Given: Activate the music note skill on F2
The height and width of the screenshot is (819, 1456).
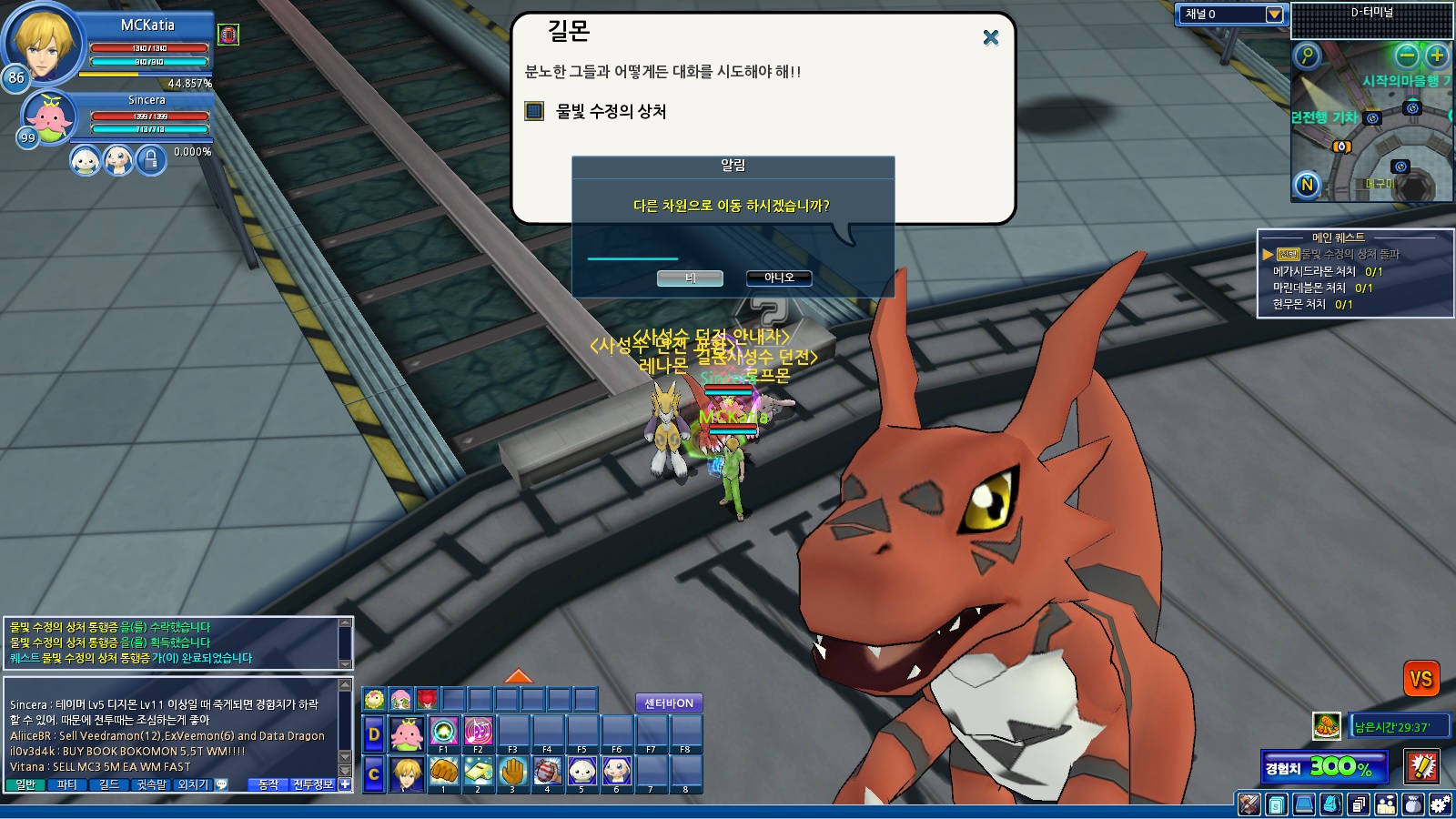Looking at the screenshot, I should [478, 731].
